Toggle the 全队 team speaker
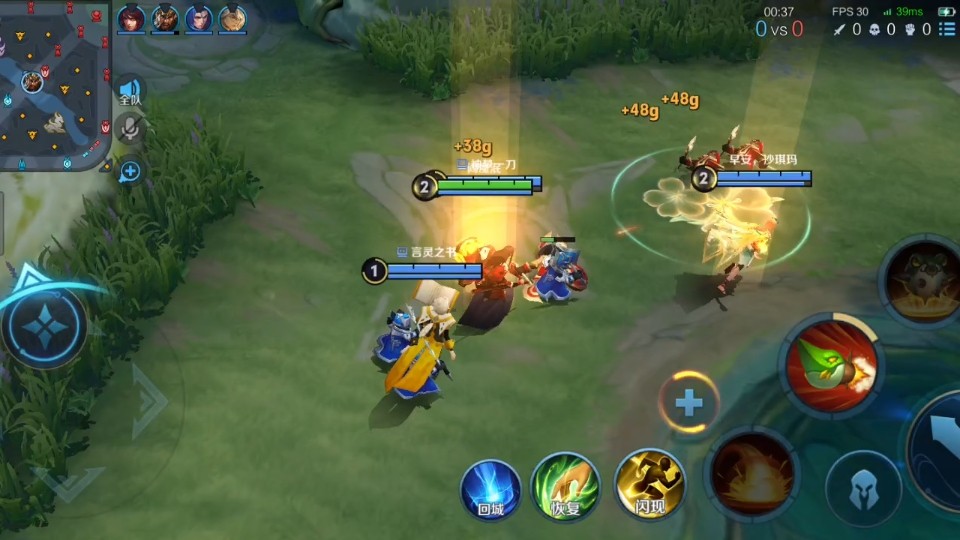The height and width of the screenshot is (540, 960). [x=130, y=91]
